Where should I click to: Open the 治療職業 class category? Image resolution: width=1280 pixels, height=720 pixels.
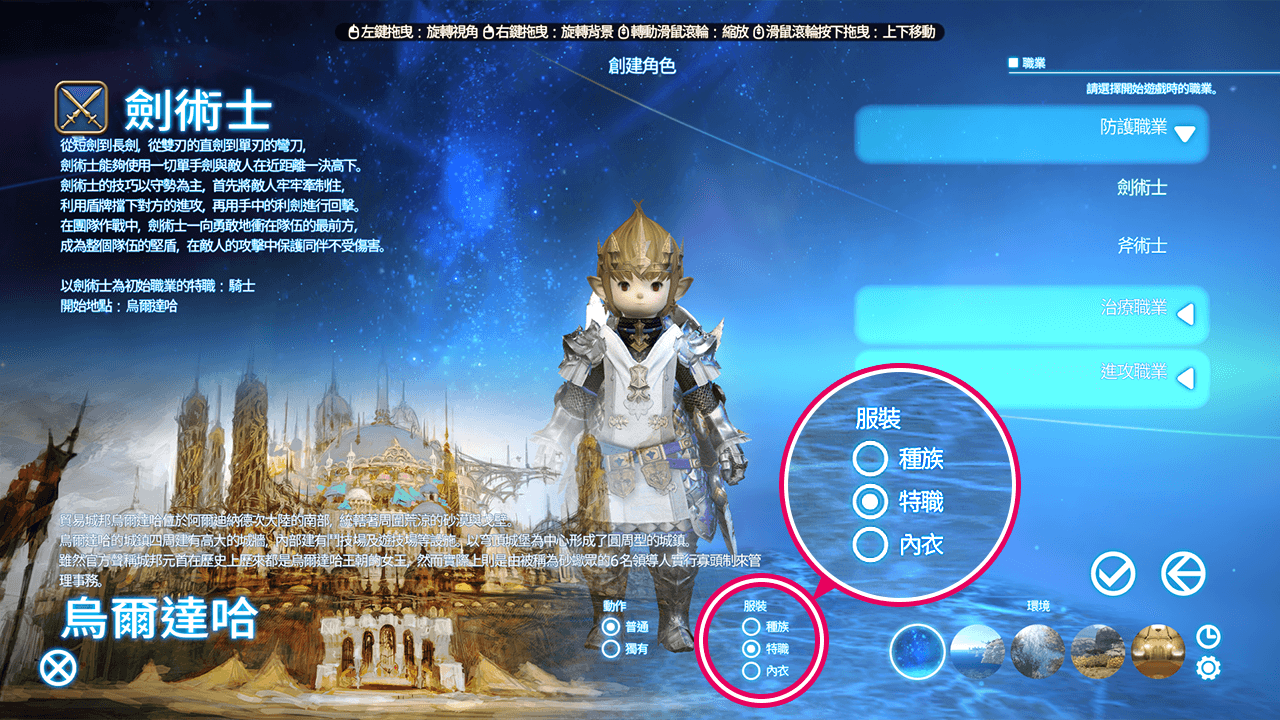tap(1031, 313)
